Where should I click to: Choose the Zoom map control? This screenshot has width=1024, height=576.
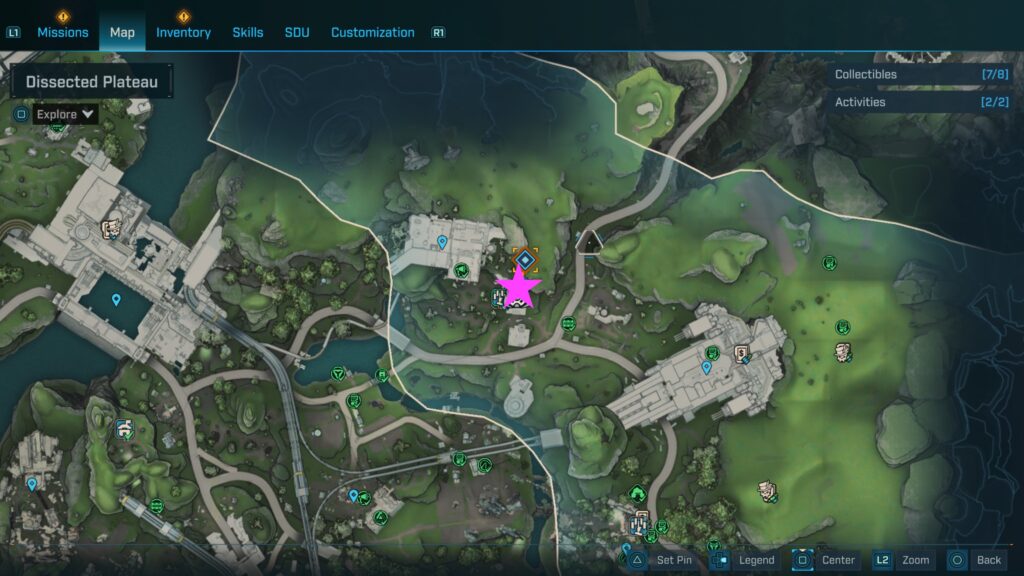tap(902, 560)
